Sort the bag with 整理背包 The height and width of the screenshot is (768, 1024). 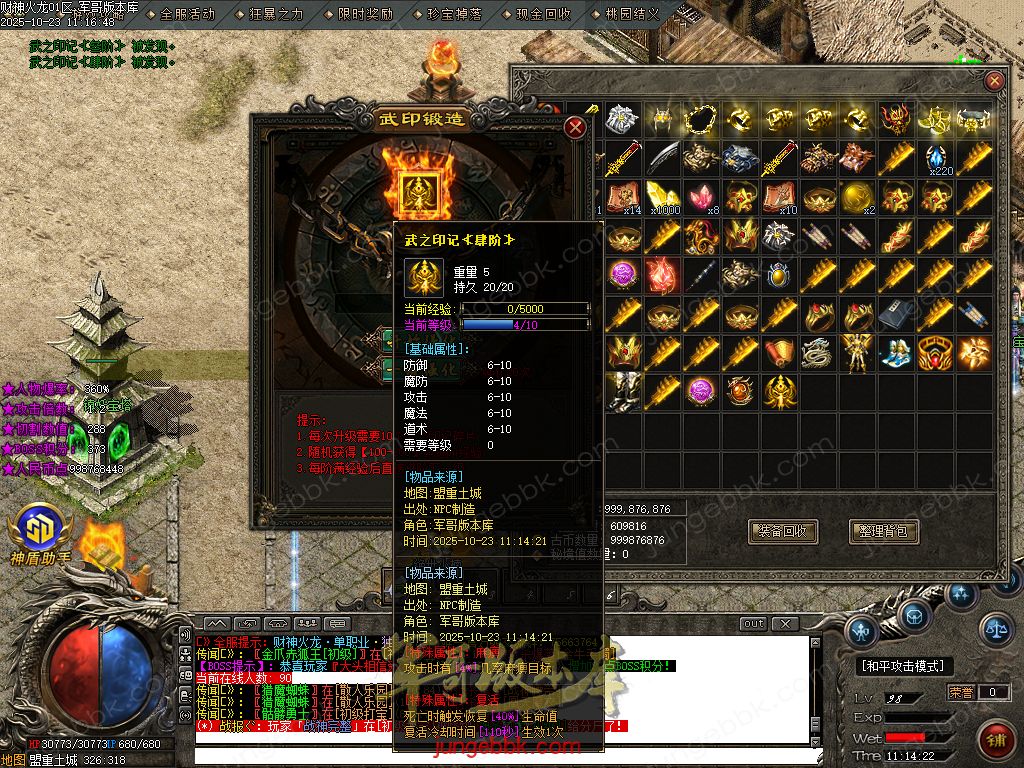point(884,531)
